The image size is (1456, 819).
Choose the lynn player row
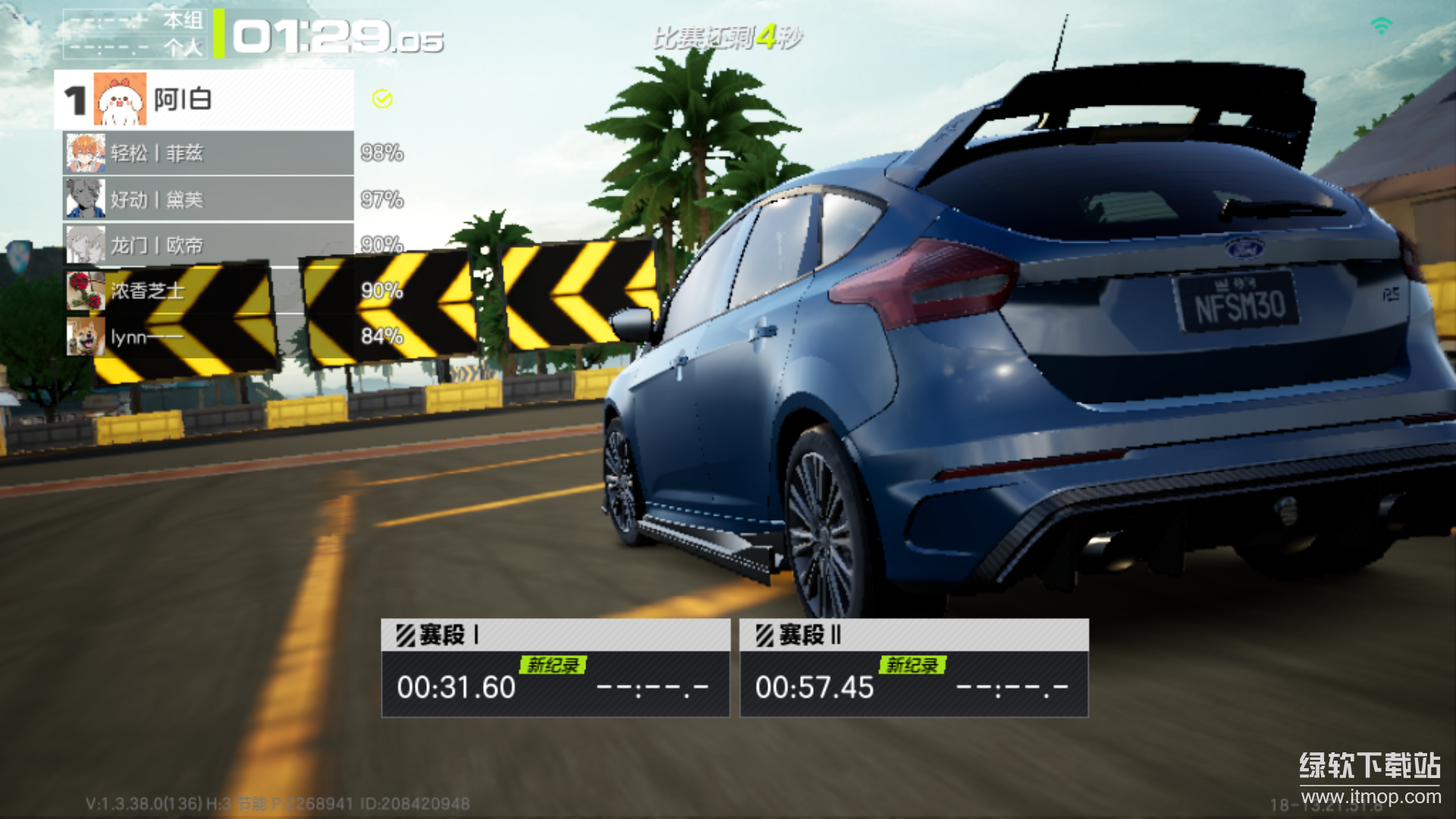coord(209,337)
